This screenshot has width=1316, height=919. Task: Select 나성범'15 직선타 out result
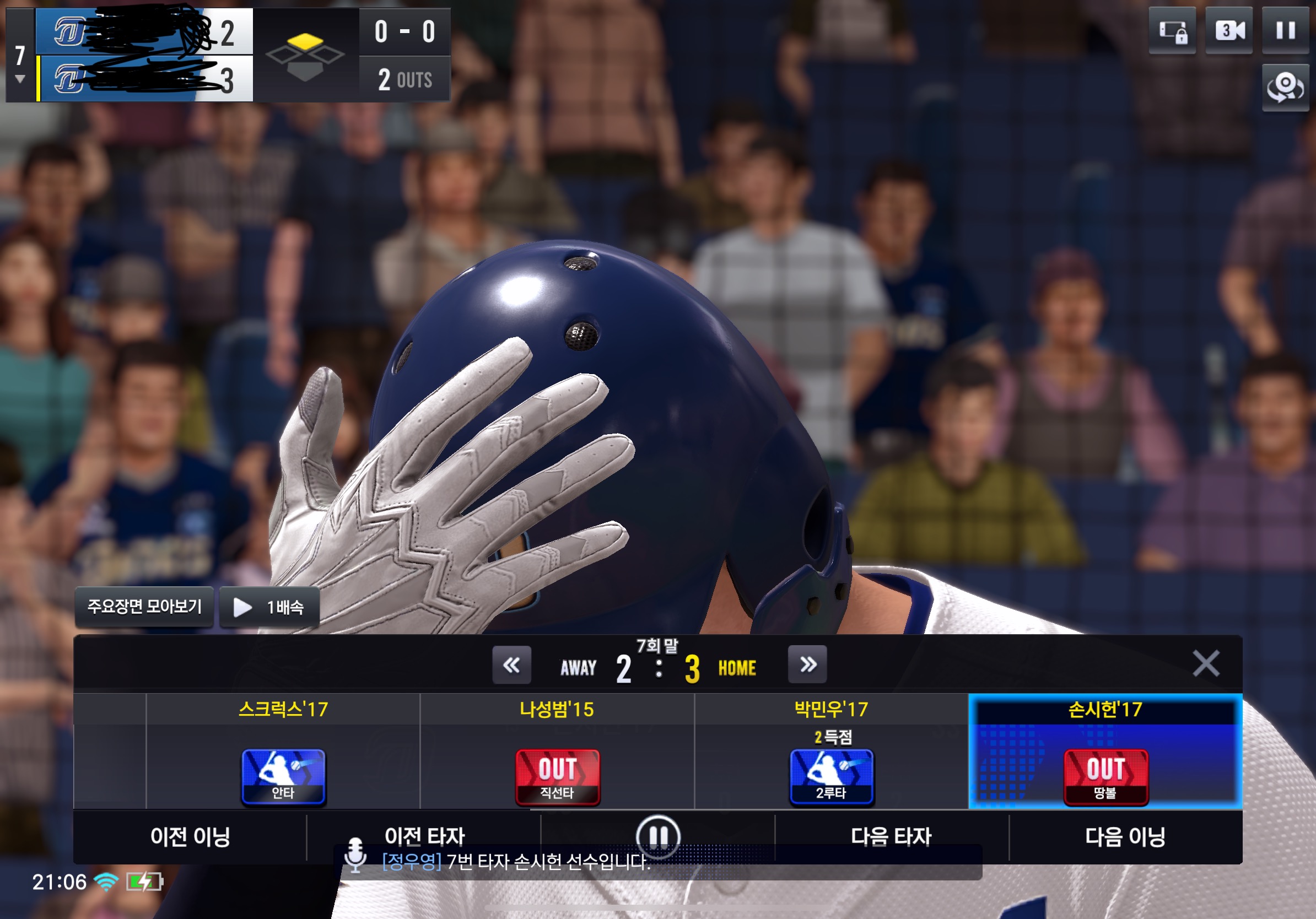coord(557,776)
